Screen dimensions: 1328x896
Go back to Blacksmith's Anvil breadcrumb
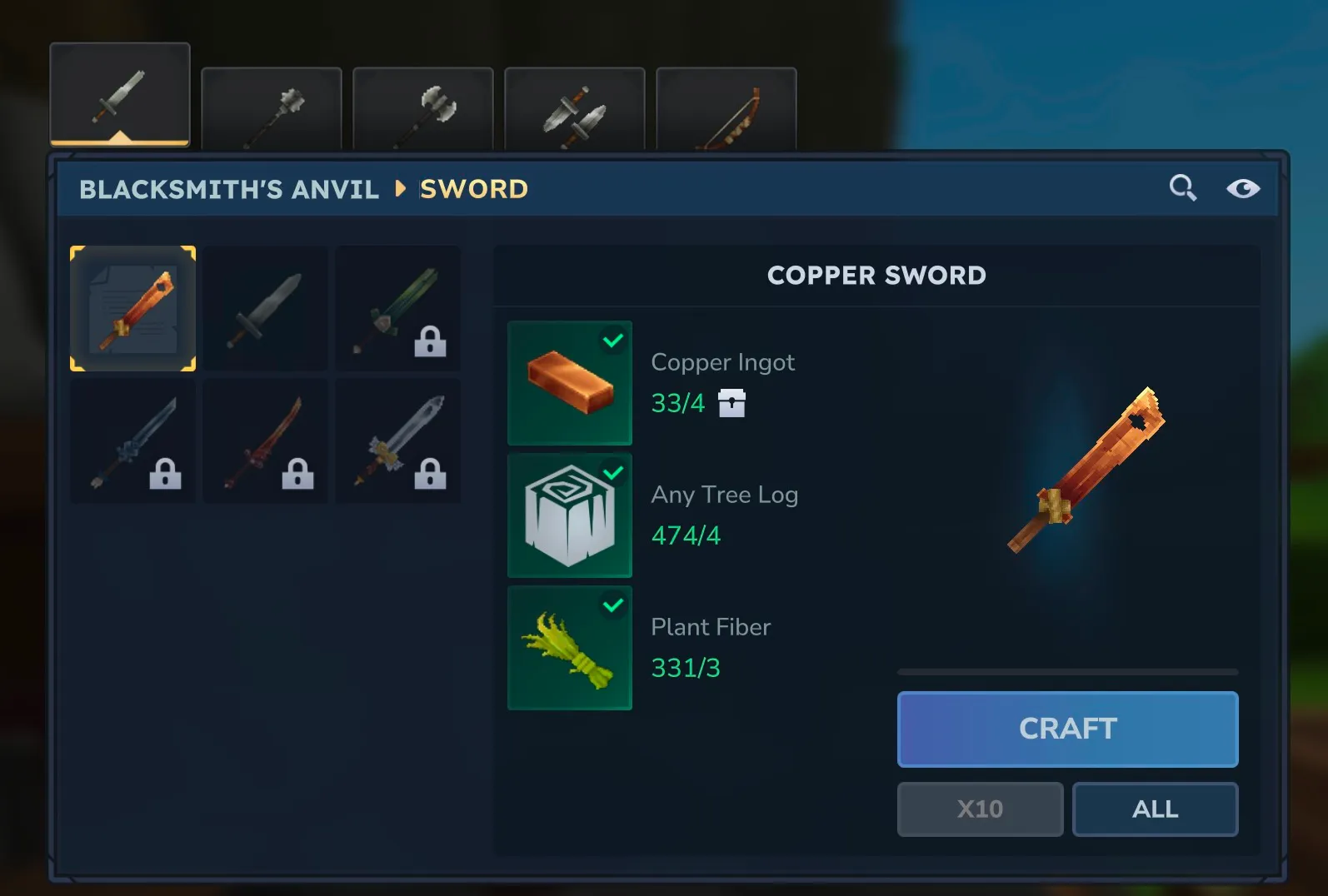229,189
